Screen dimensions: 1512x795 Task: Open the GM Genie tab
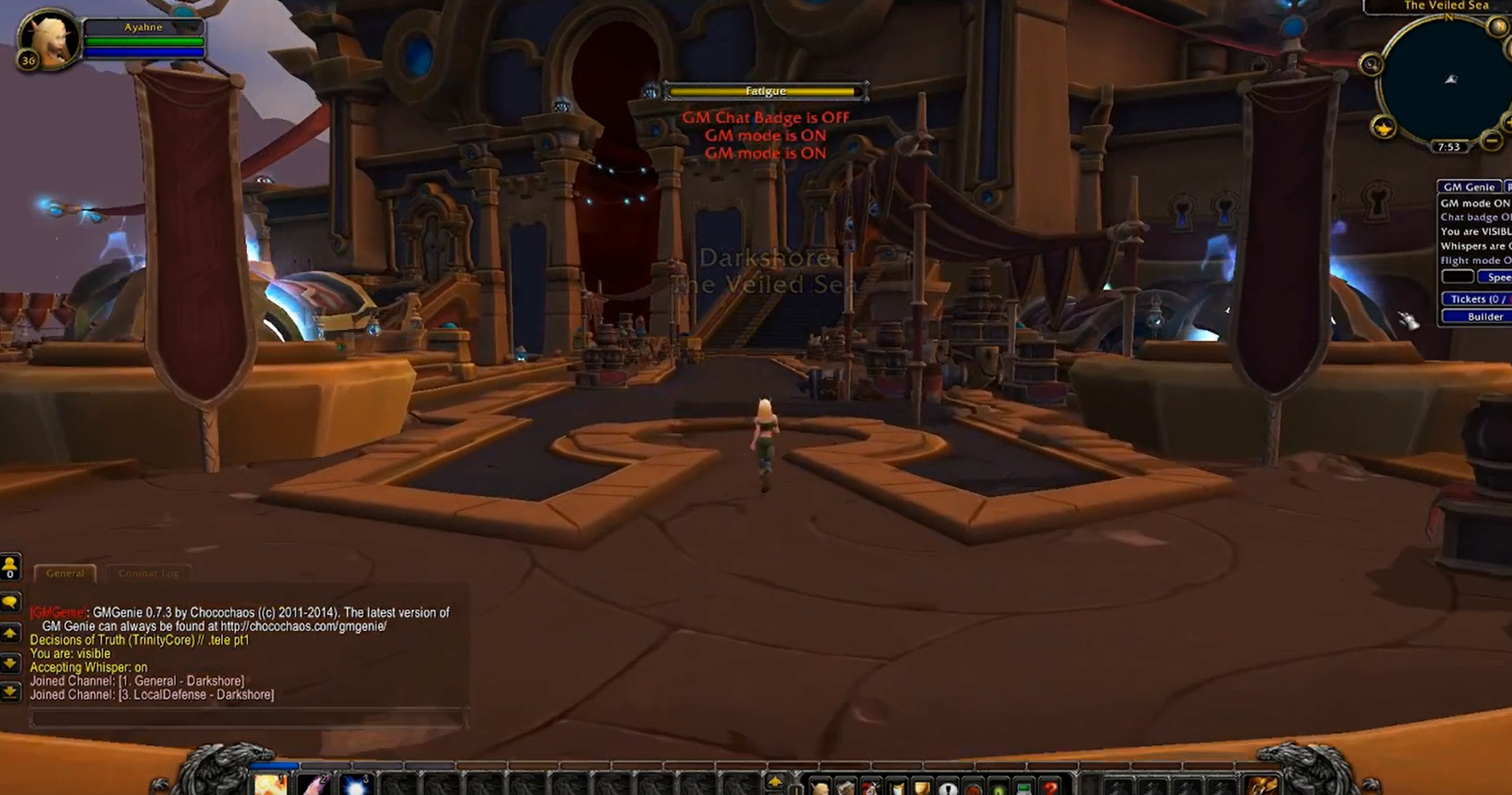(1469, 187)
